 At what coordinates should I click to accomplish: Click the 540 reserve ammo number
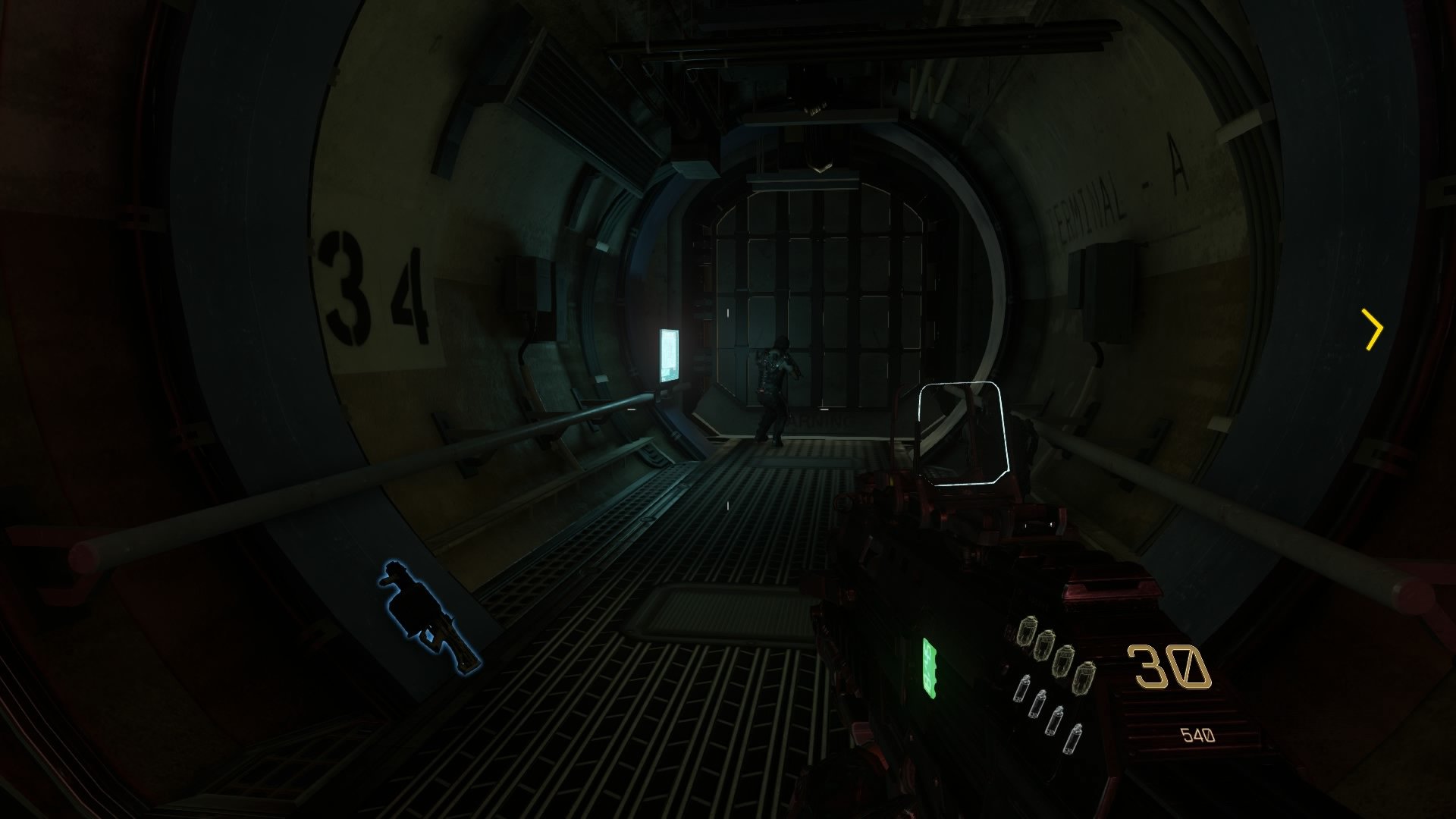pyautogui.click(x=1195, y=733)
